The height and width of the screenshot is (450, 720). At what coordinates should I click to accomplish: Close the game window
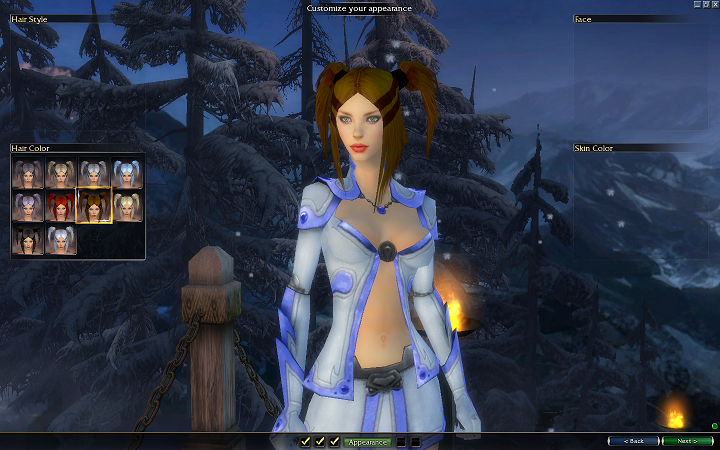(x=714, y=4)
